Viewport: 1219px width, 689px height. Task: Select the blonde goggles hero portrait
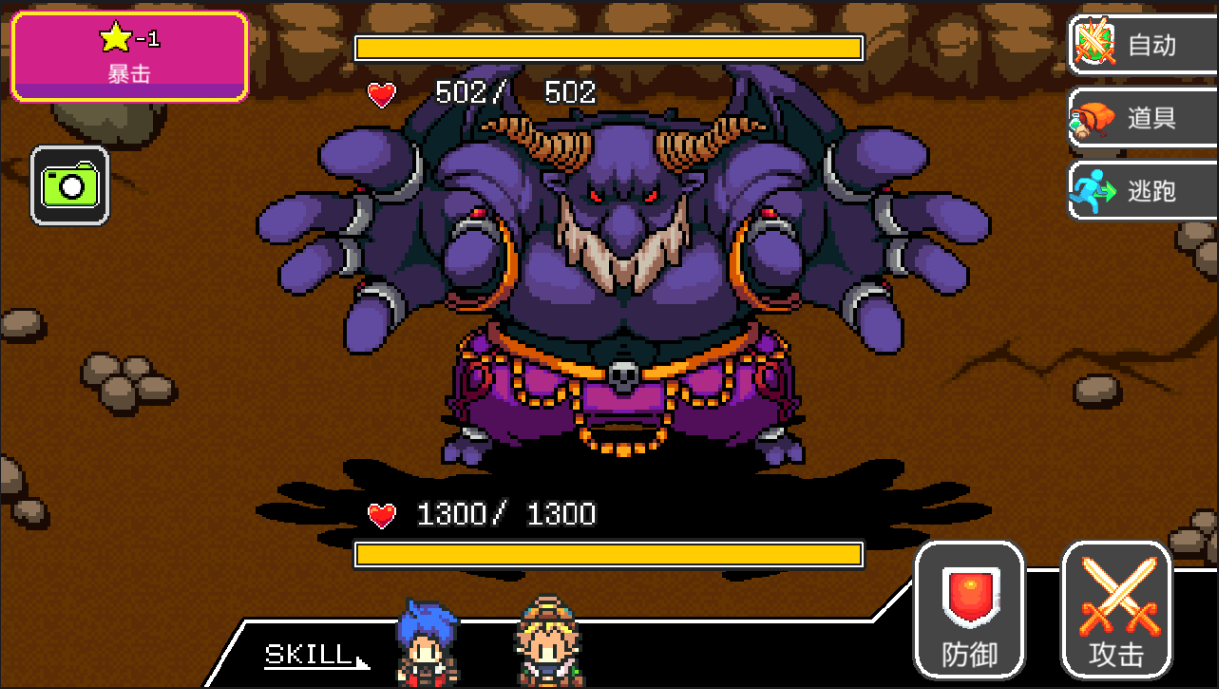547,642
